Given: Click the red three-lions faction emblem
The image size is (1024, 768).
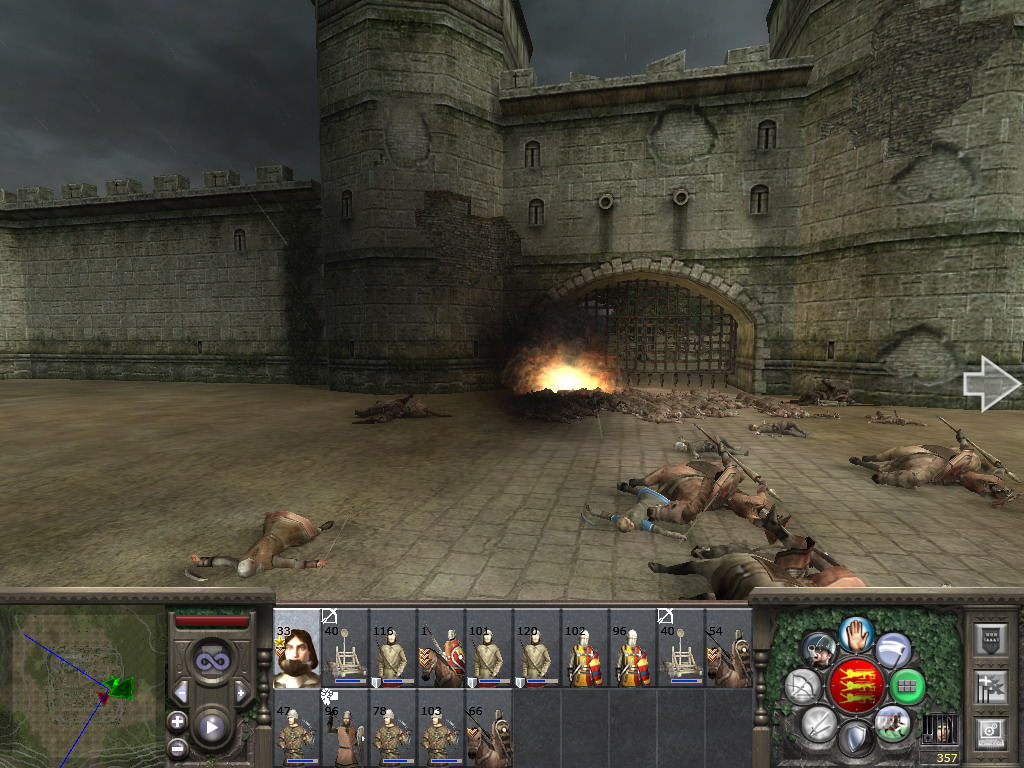Looking at the screenshot, I should pos(855,686).
